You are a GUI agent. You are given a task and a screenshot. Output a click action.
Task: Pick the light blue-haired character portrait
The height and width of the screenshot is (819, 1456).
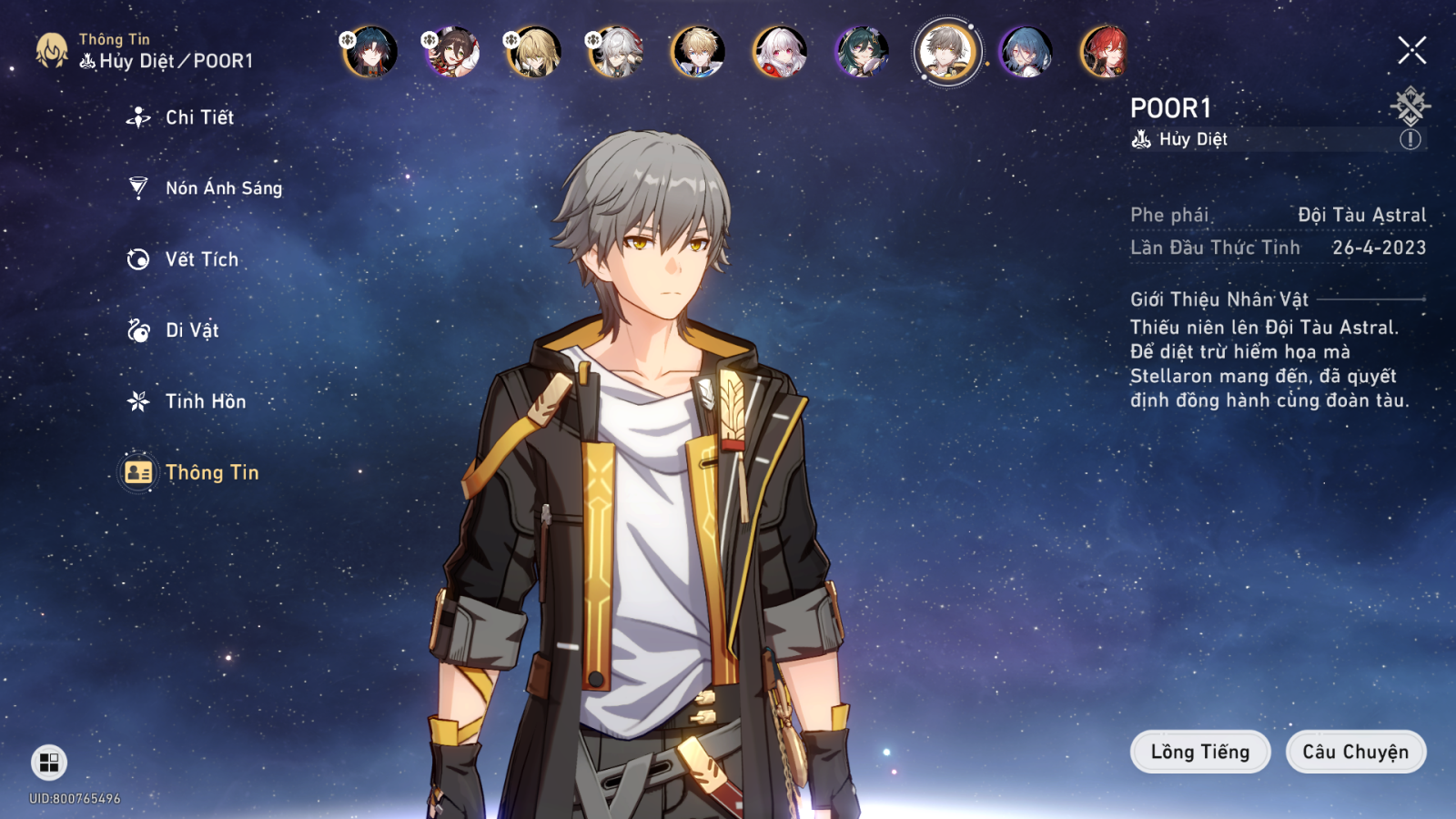tap(1026, 51)
